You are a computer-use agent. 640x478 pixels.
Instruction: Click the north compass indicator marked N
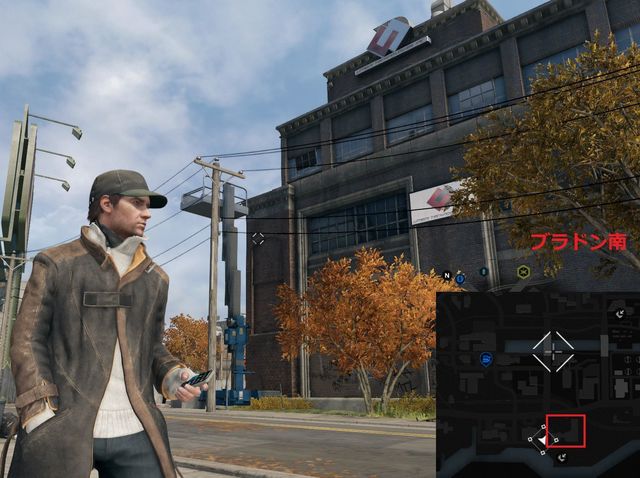(x=447, y=275)
